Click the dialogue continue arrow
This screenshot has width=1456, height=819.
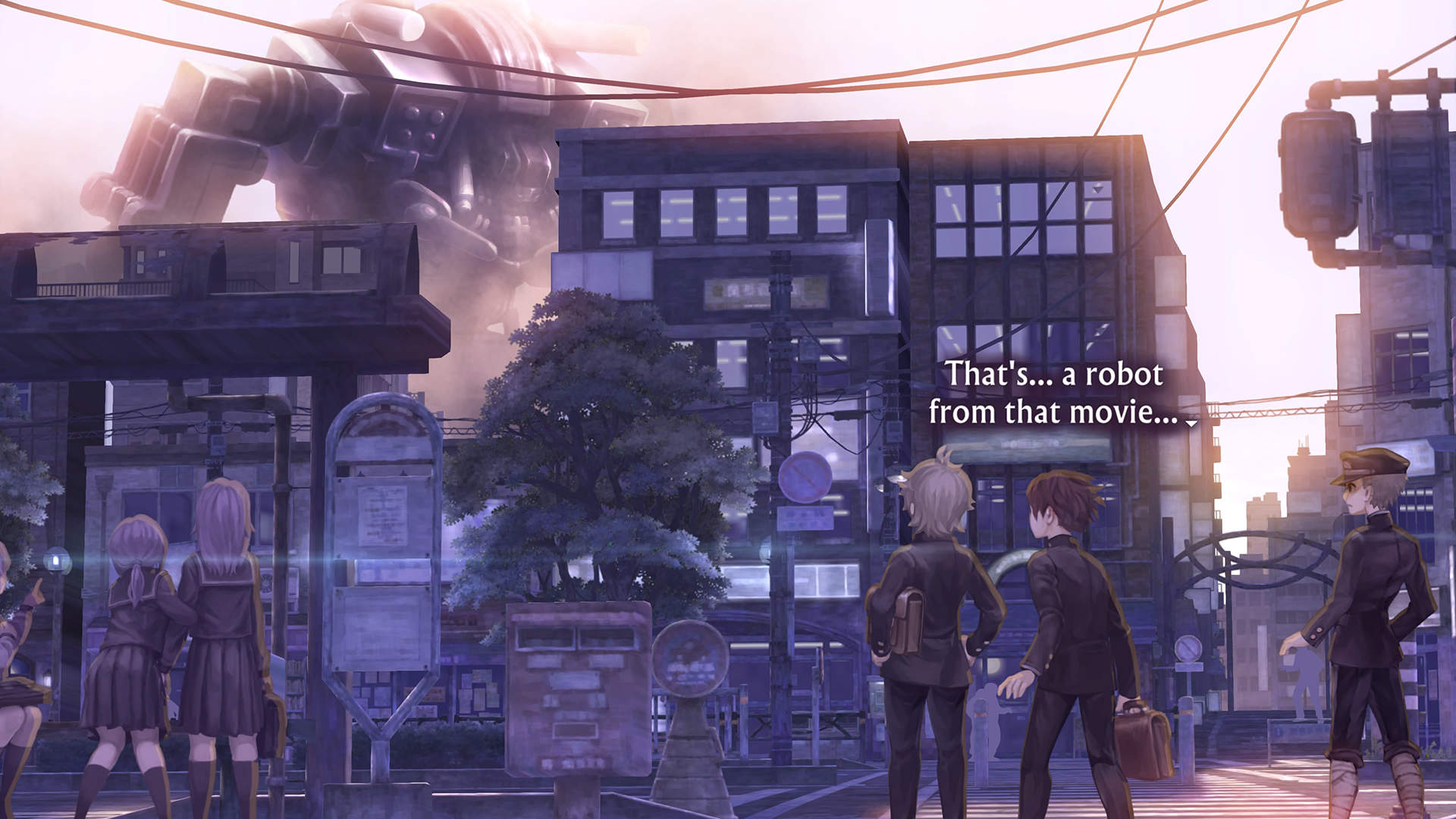tap(1191, 423)
